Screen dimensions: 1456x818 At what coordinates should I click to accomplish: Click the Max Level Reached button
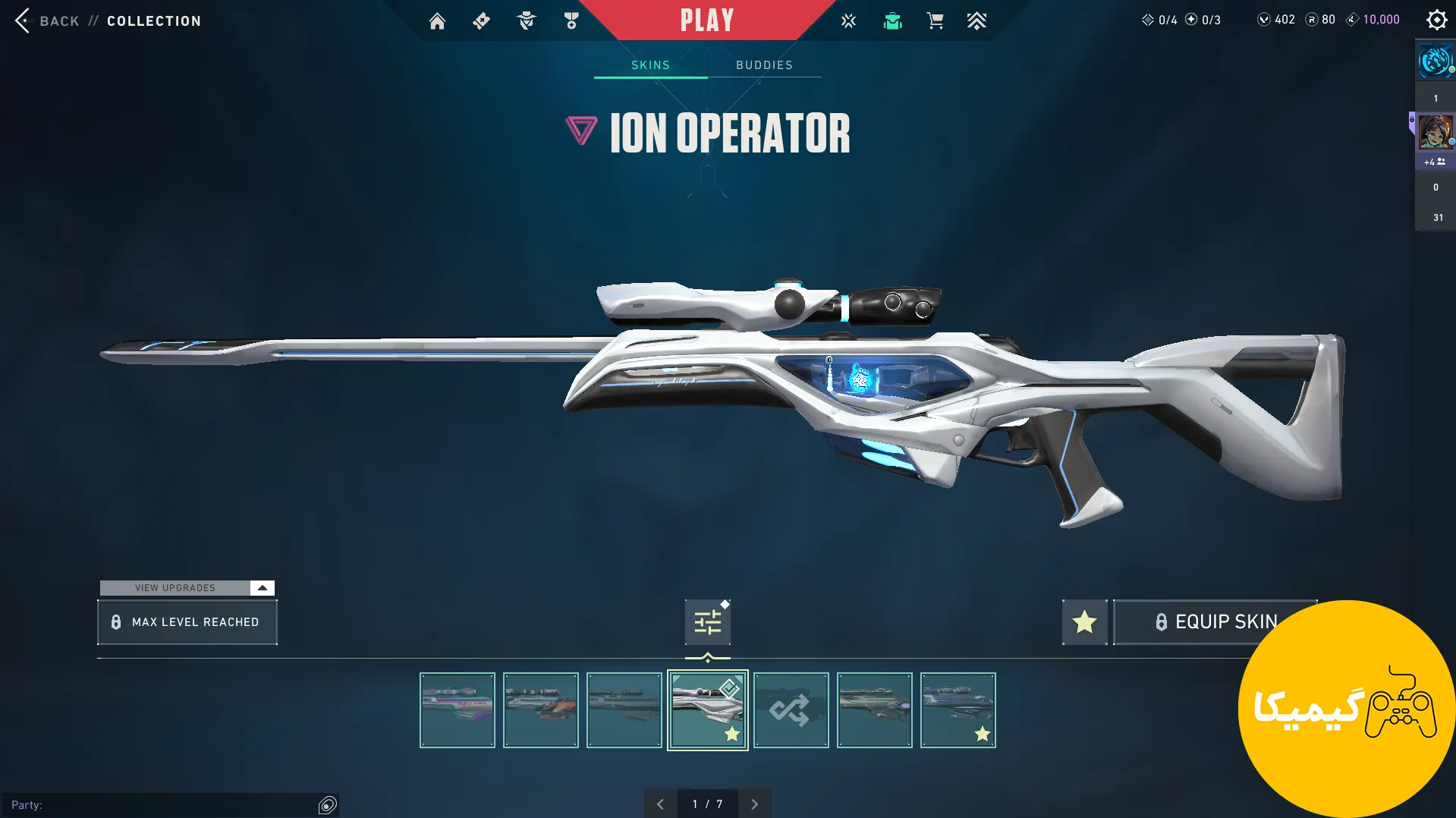pos(187,622)
